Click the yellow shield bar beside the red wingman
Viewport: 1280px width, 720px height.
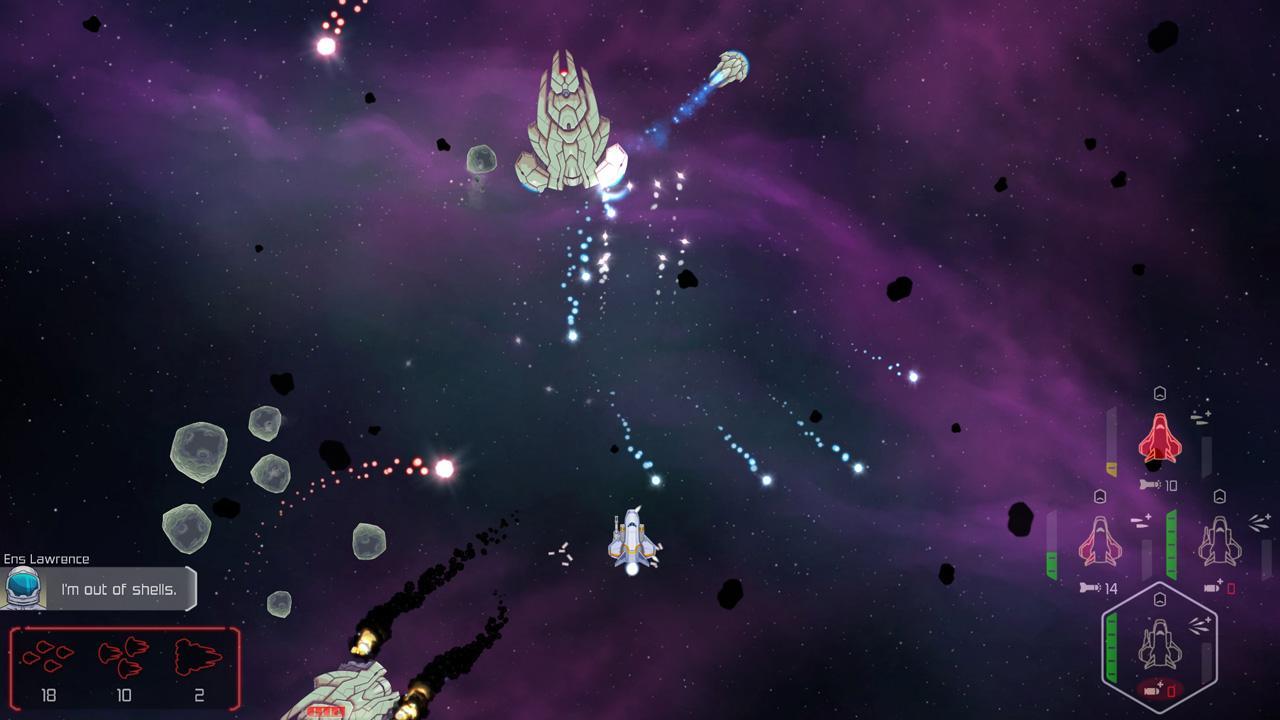(1111, 465)
